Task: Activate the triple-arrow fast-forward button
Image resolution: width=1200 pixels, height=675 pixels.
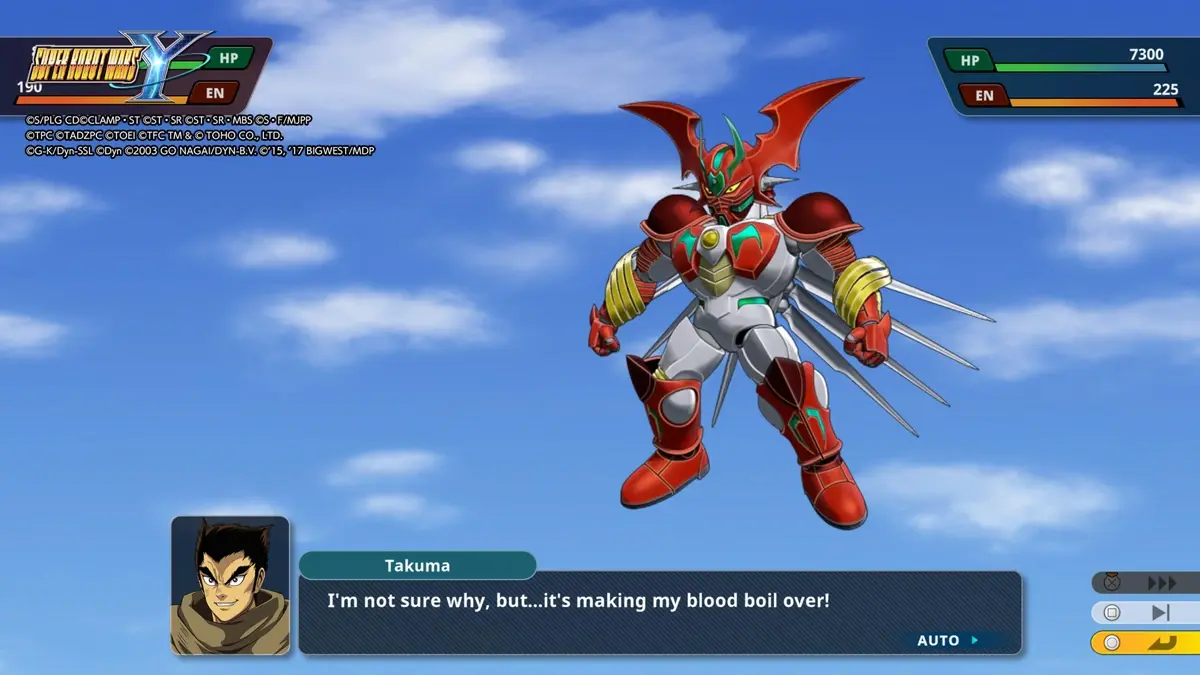Action: pos(1160,583)
